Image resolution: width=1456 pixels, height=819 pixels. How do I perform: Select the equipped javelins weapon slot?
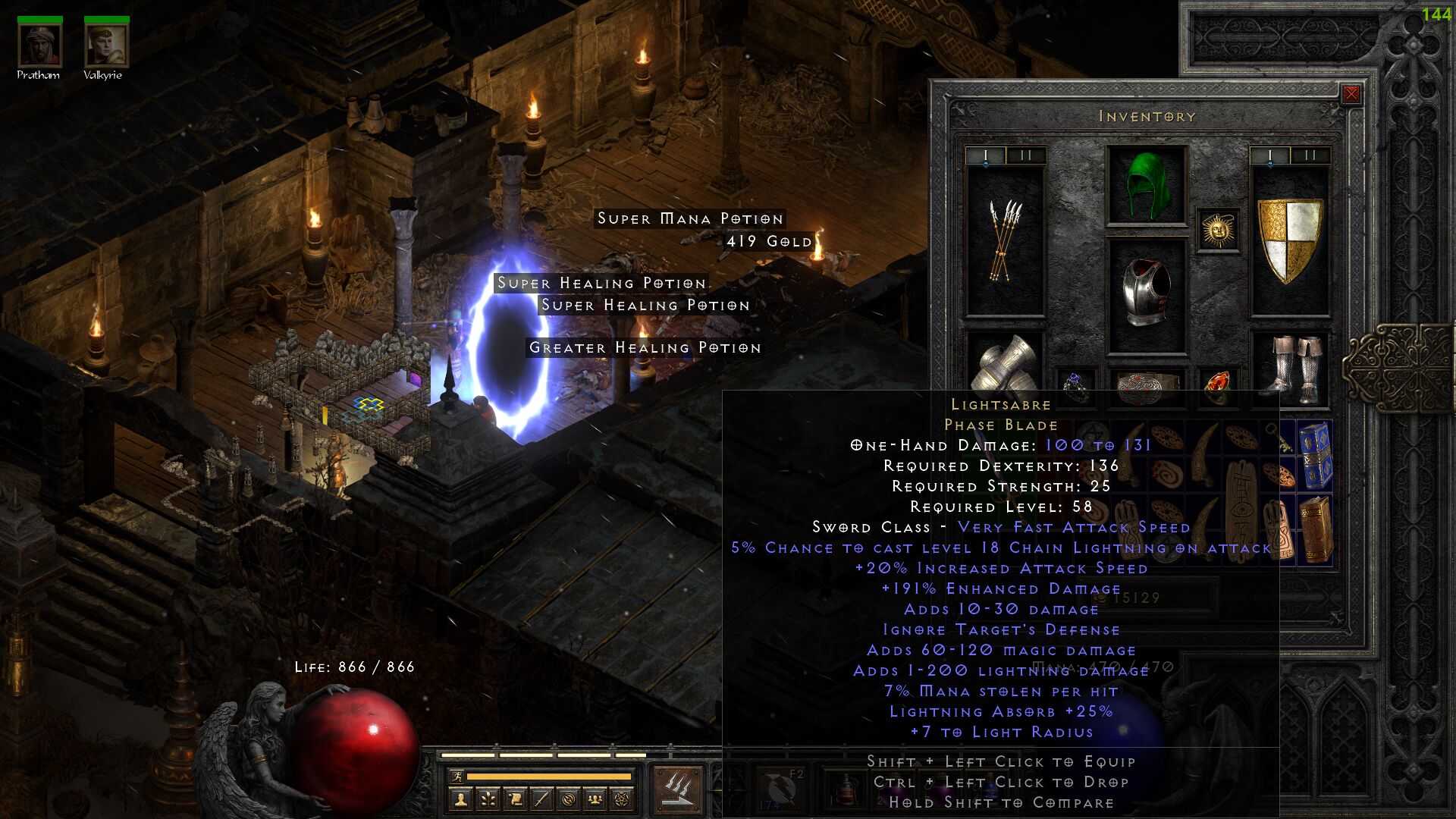[1005, 240]
